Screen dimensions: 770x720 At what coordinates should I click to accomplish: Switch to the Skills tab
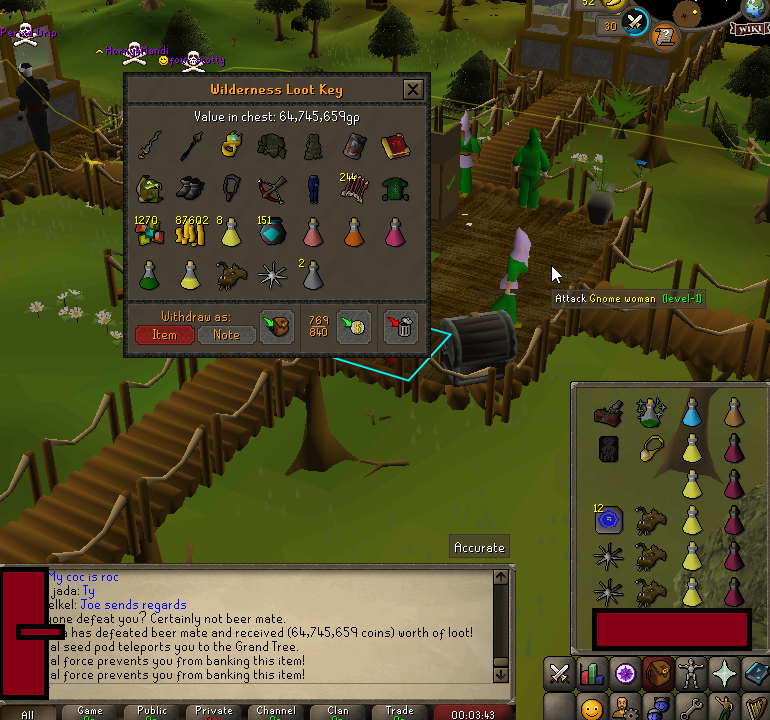(x=594, y=673)
